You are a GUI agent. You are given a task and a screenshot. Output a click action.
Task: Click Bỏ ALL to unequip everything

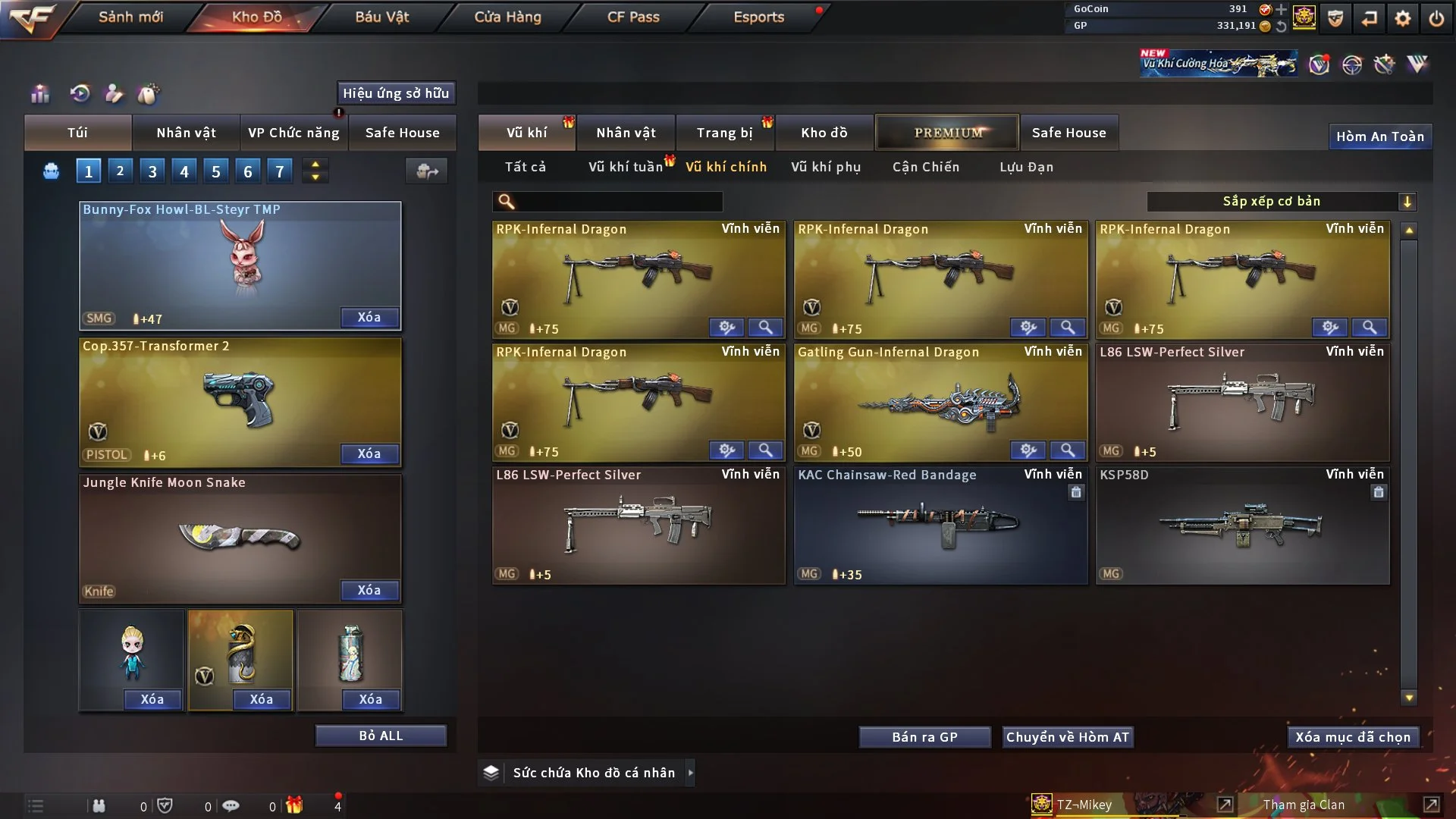[x=381, y=736]
